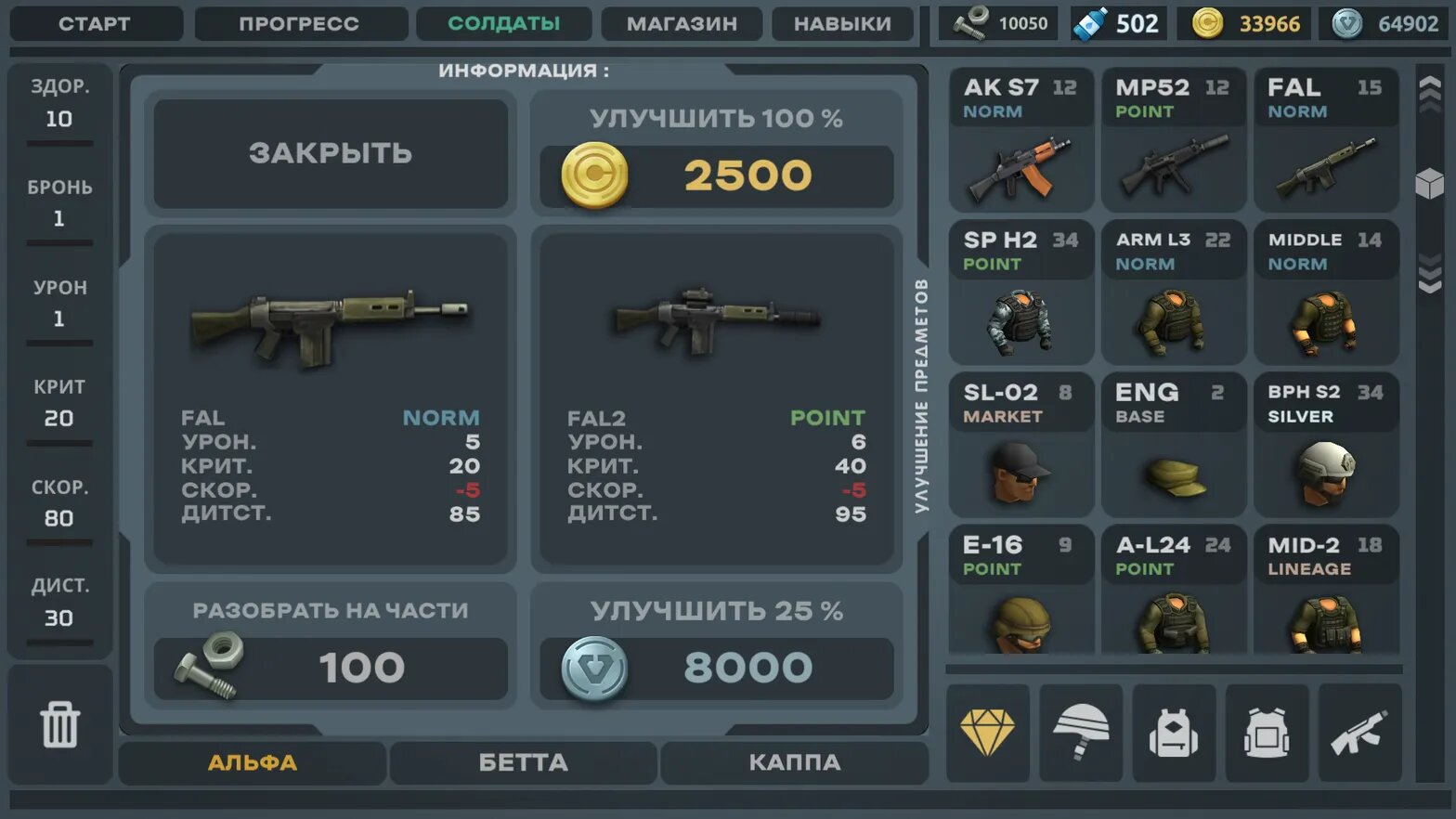Upgrade with 25% chance for 8000
This screenshot has height=819, width=1456.
[x=716, y=668]
